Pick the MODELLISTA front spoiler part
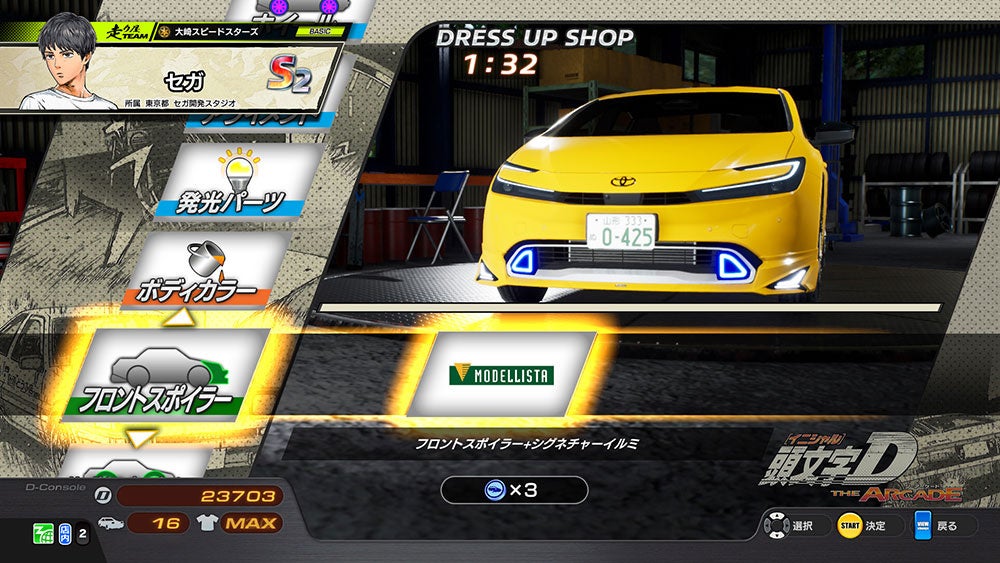 (x=501, y=374)
